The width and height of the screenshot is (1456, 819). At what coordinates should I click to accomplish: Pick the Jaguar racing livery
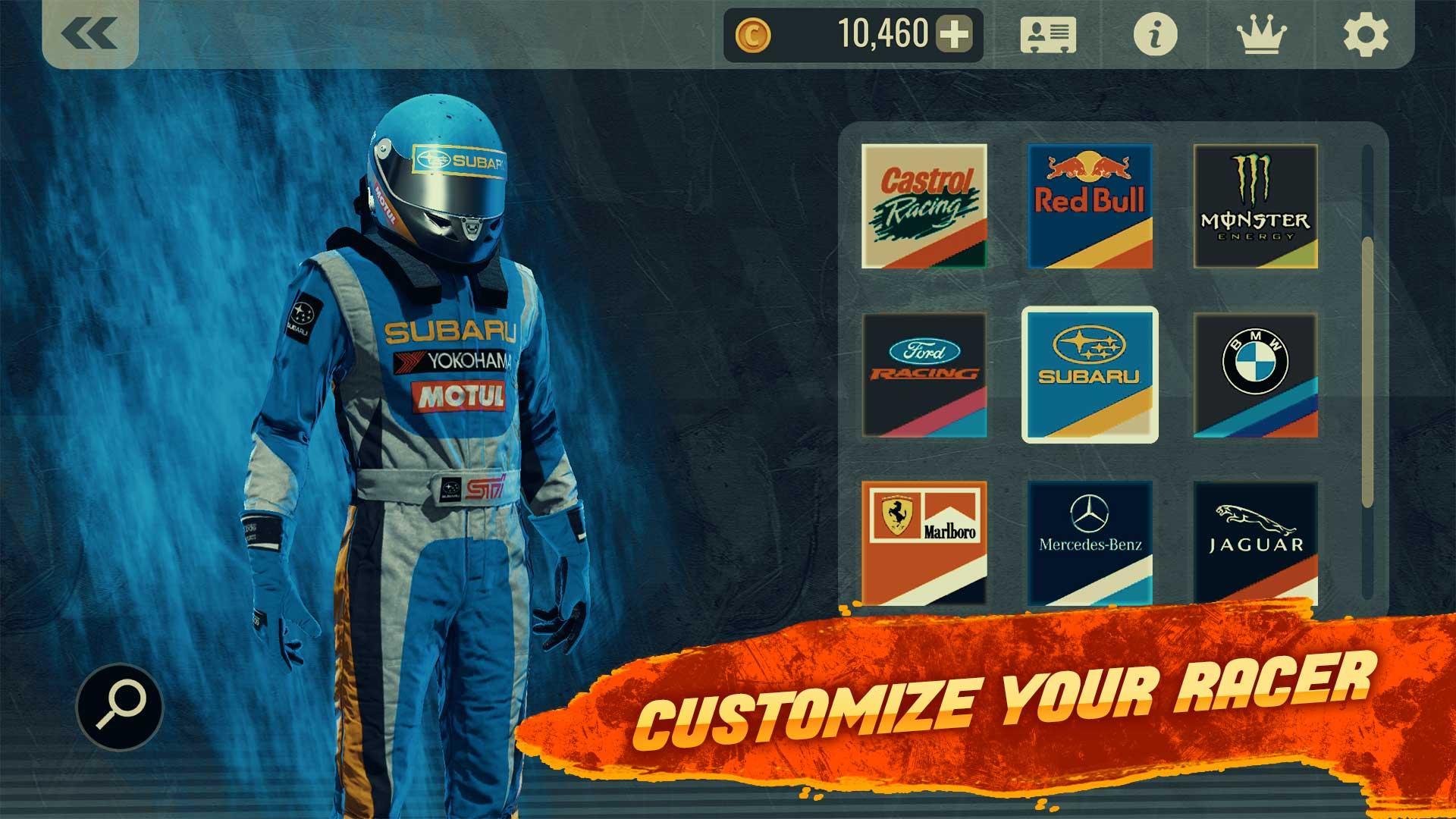[x=1257, y=543]
